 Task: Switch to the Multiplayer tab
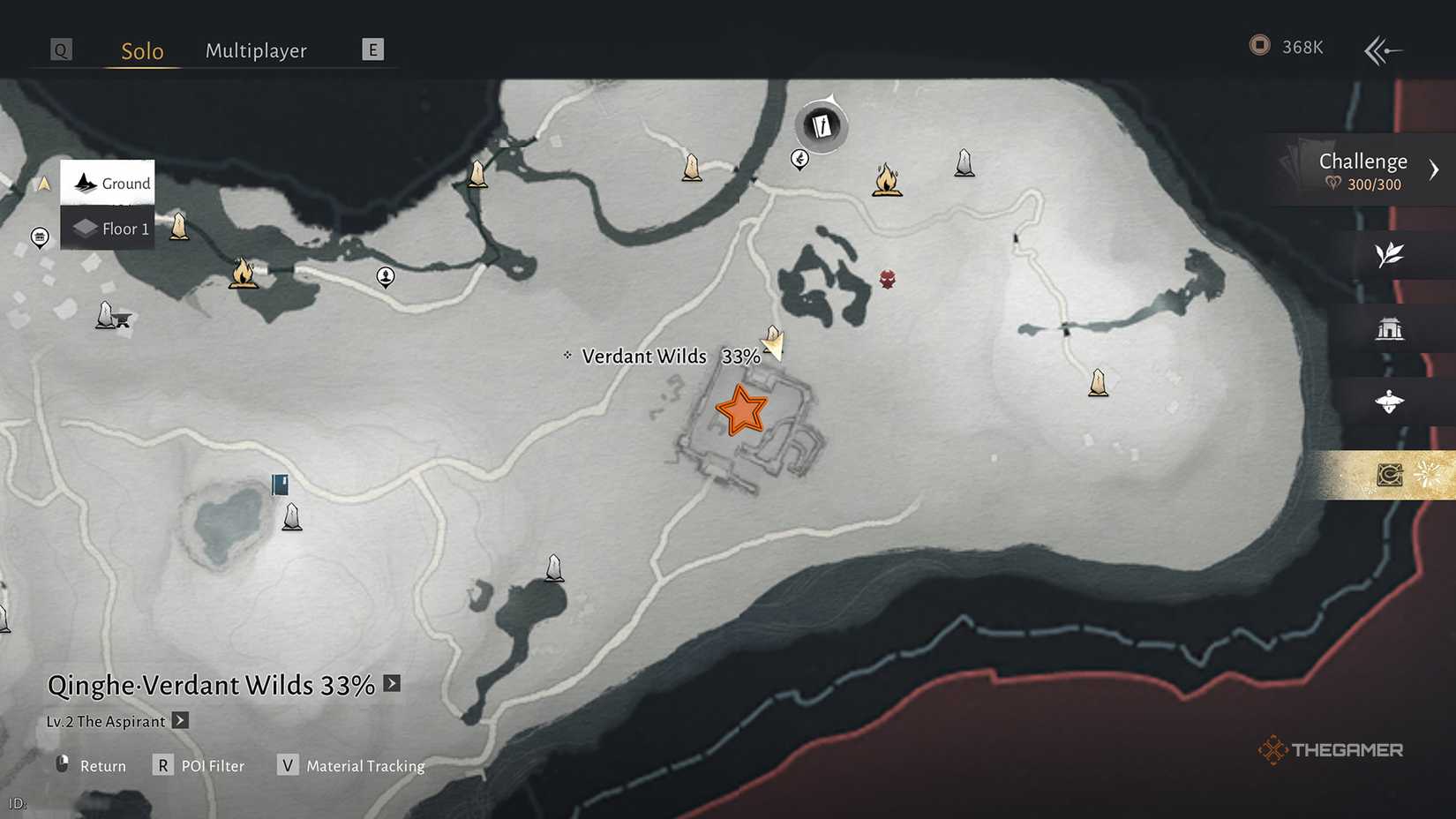click(256, 50)
